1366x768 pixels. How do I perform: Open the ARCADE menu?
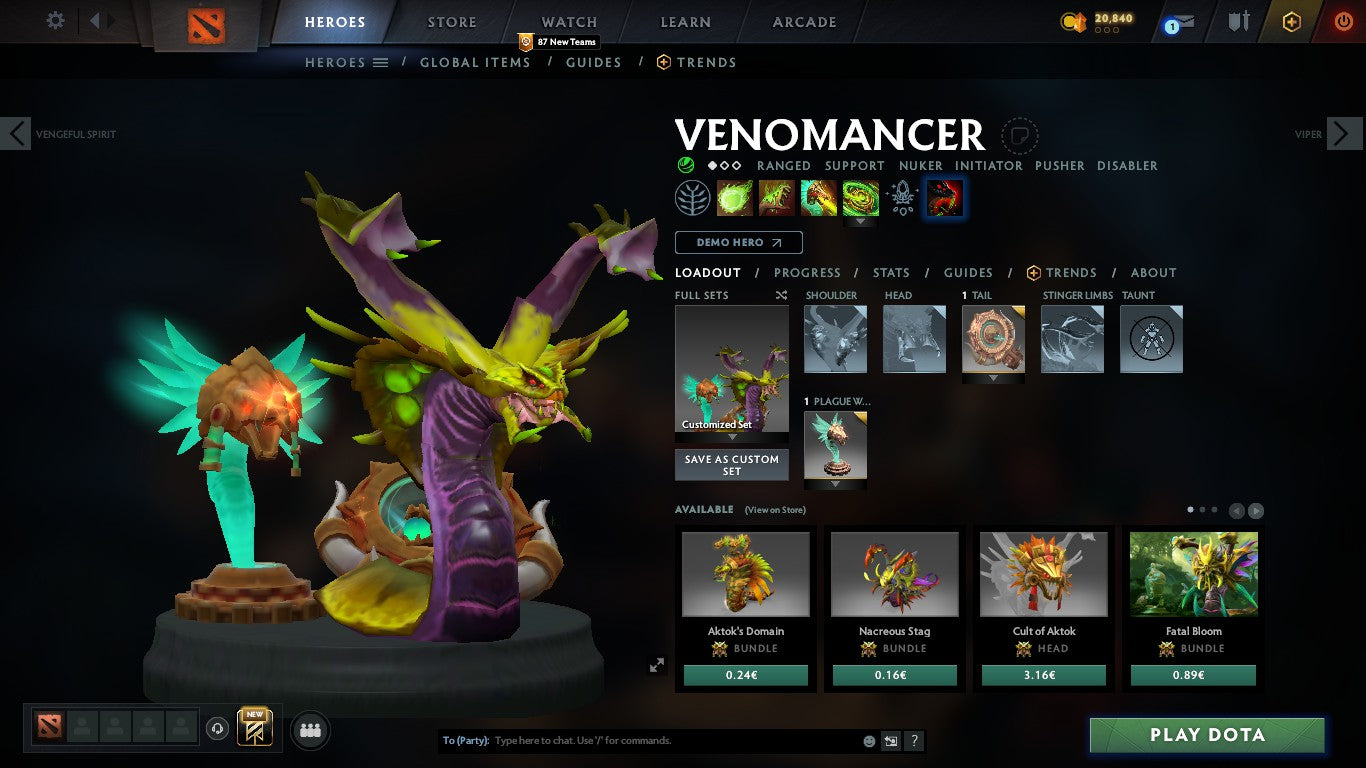point(803,21)
